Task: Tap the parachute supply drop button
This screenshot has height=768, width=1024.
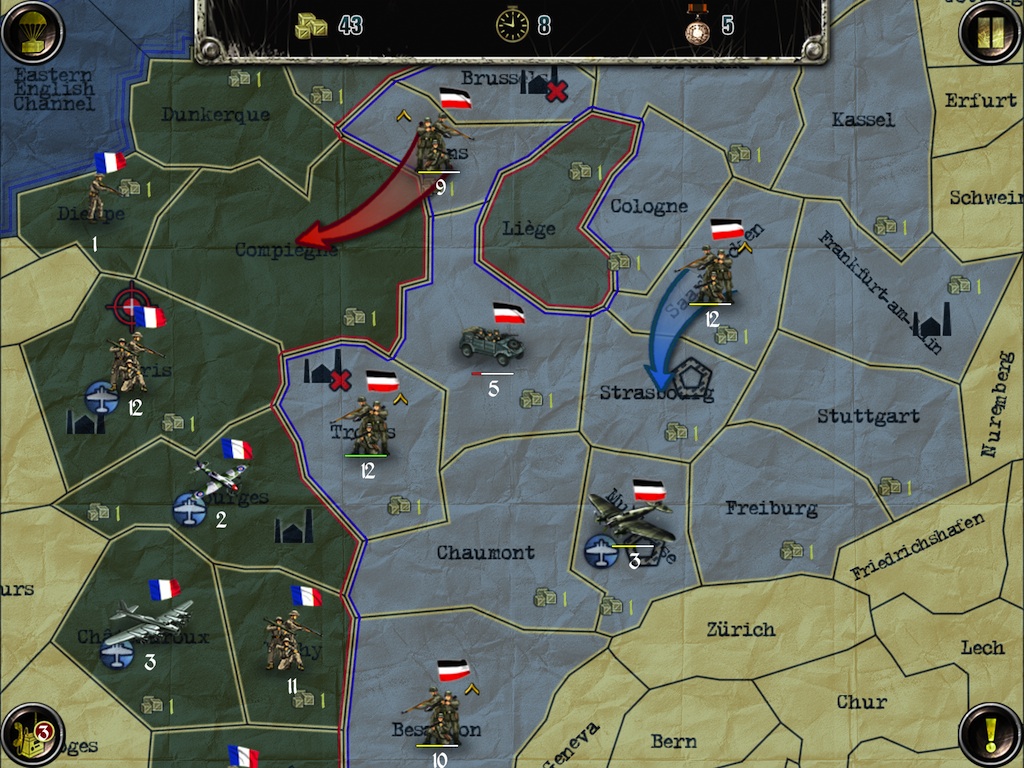Action: [32, 33]
